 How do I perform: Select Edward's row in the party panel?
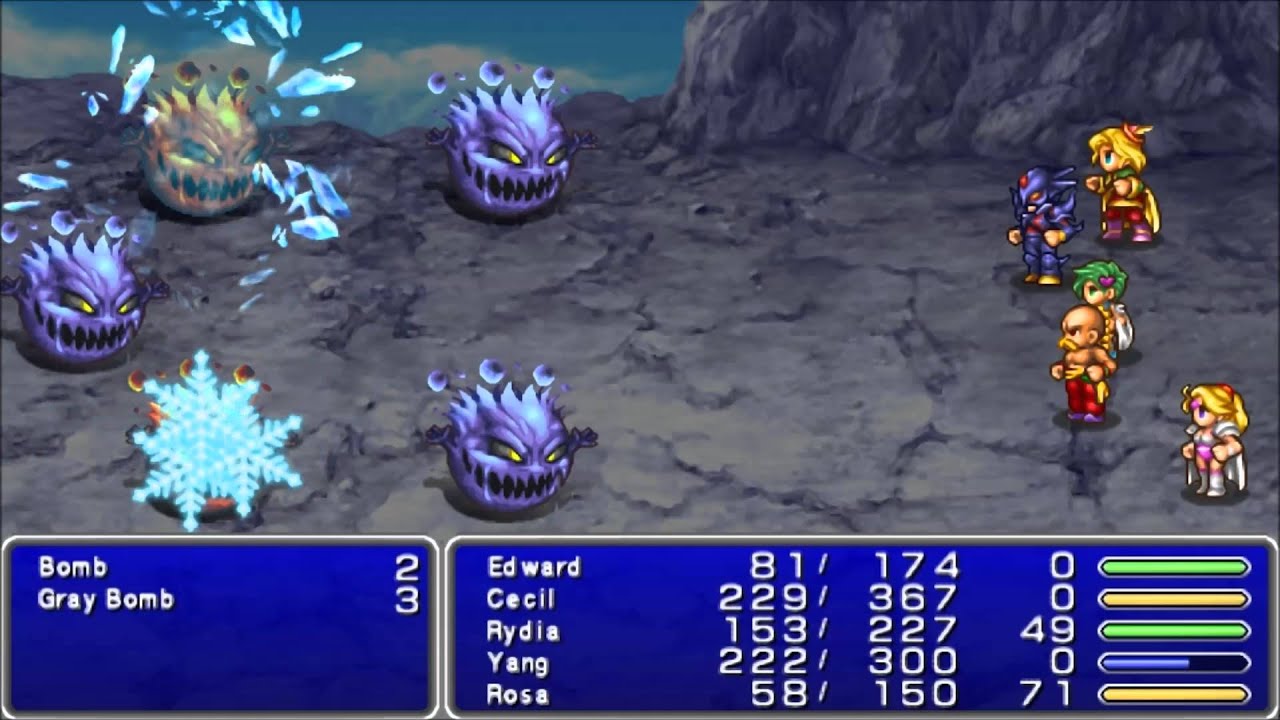click(533, 568)
